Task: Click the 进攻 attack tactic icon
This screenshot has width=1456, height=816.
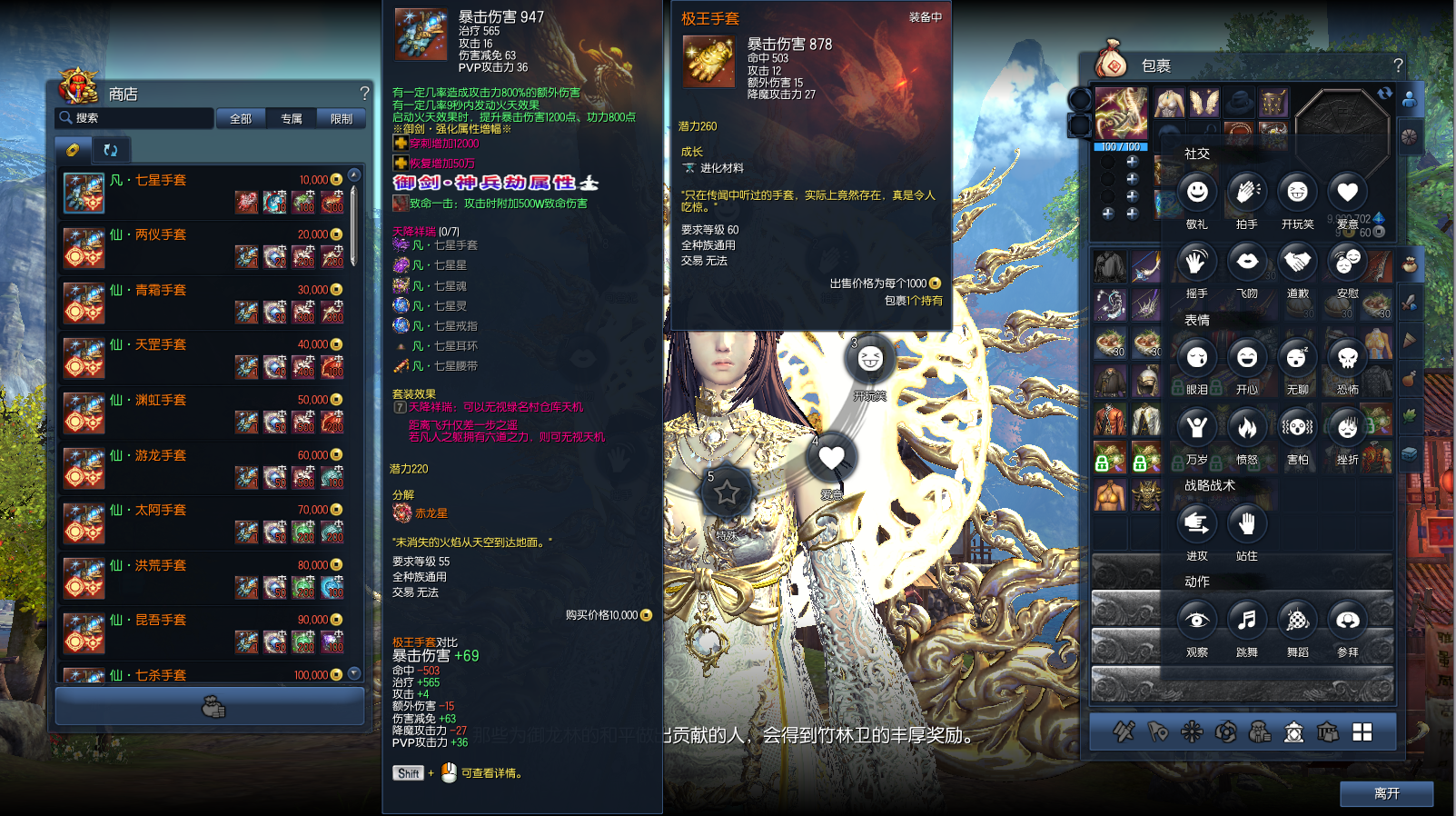Action: (1195, 524)
